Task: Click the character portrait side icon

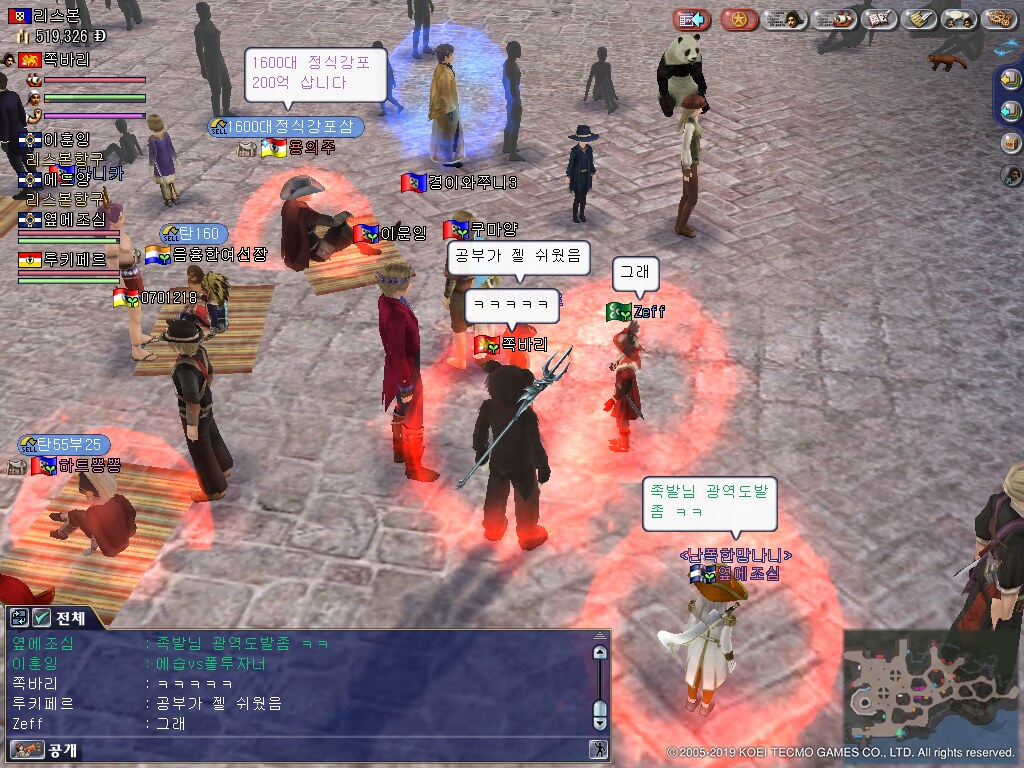Action: click(1011, 175)
